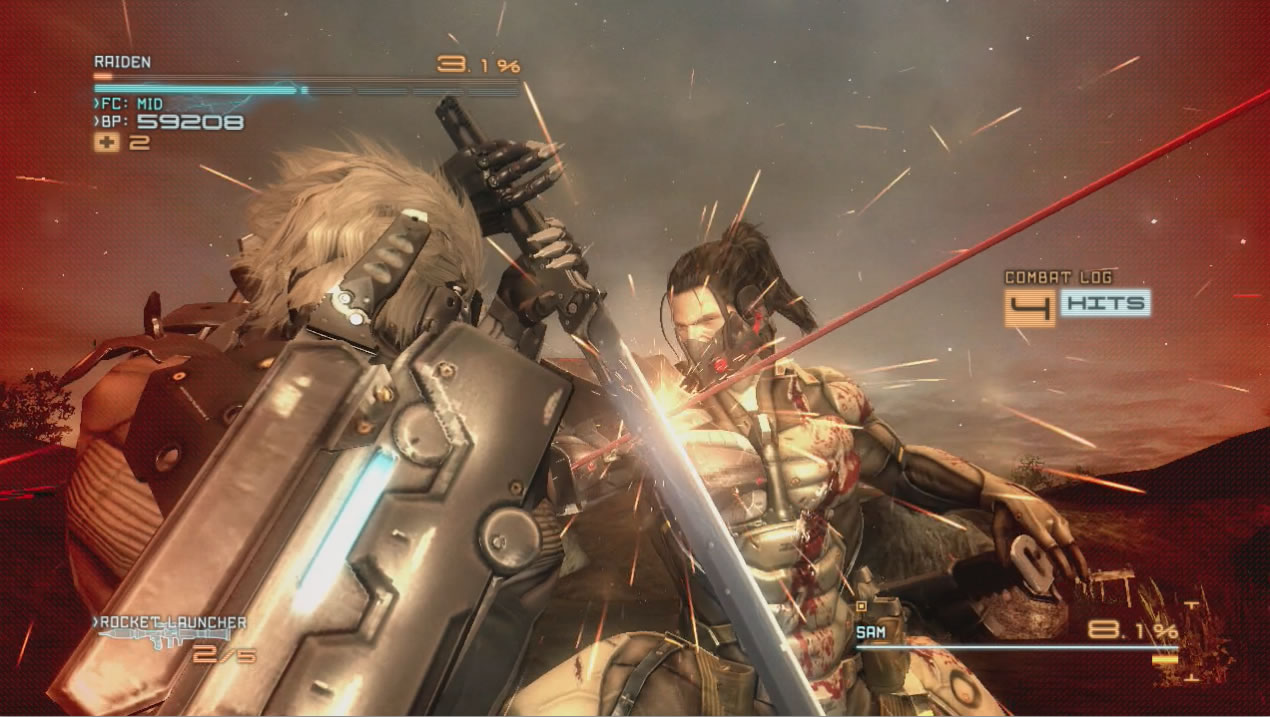Use the repair nanopaste plus icon
Screen dimensions: 1270x717
pos(106,143)
